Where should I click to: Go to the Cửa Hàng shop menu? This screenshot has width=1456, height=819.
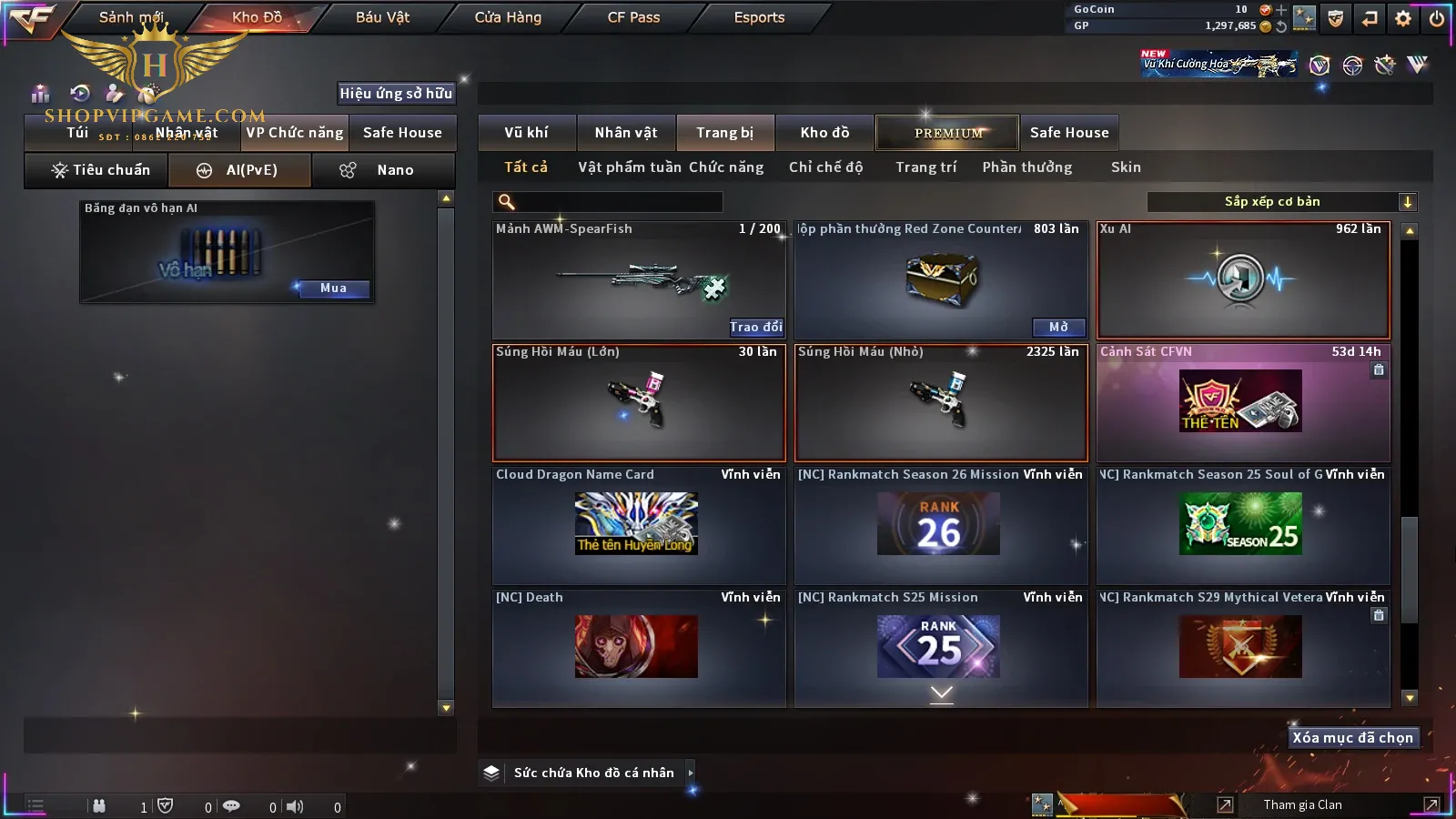508,17
